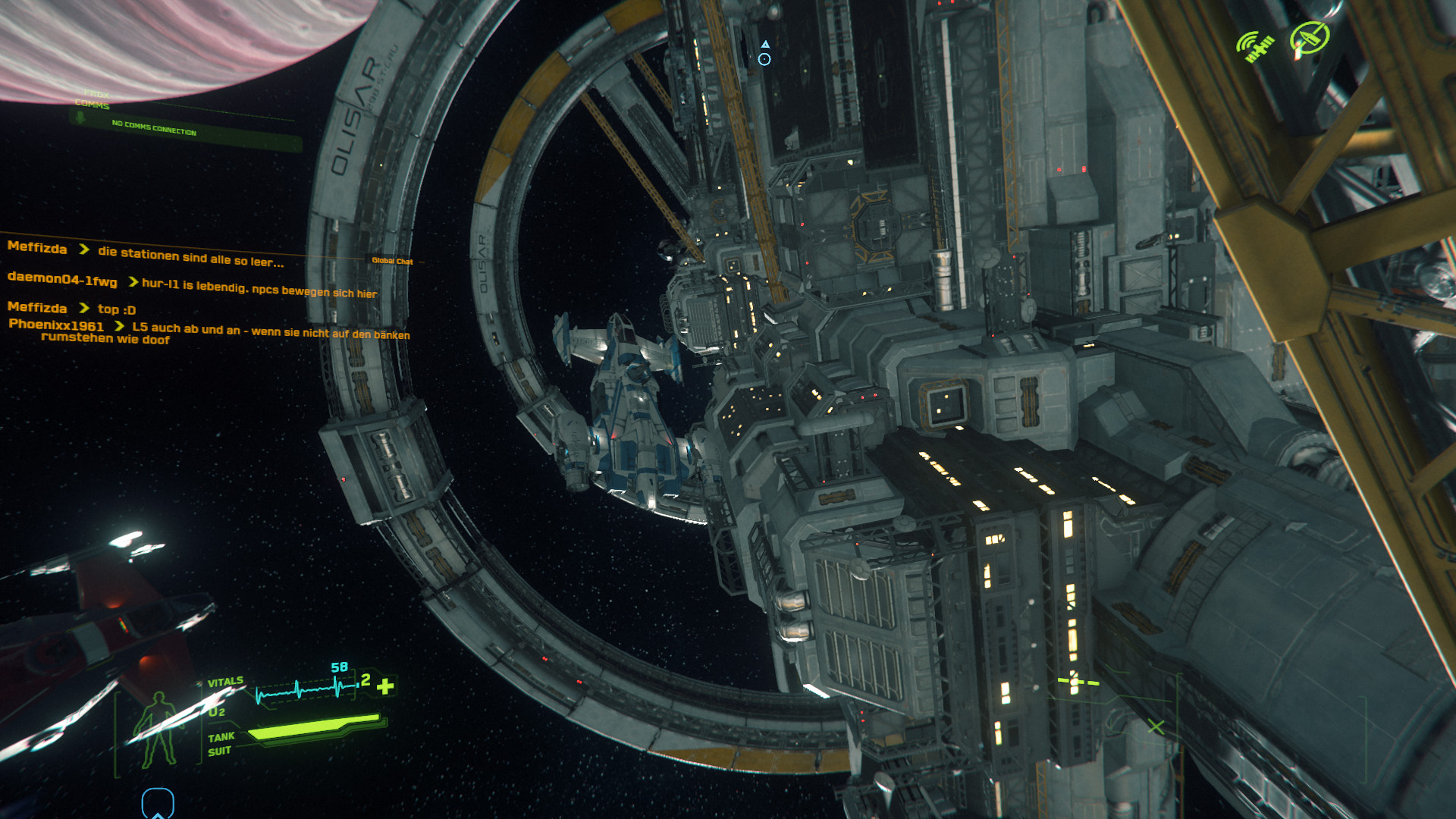Select the helmet icon at screen bottom

pos(158,803)
